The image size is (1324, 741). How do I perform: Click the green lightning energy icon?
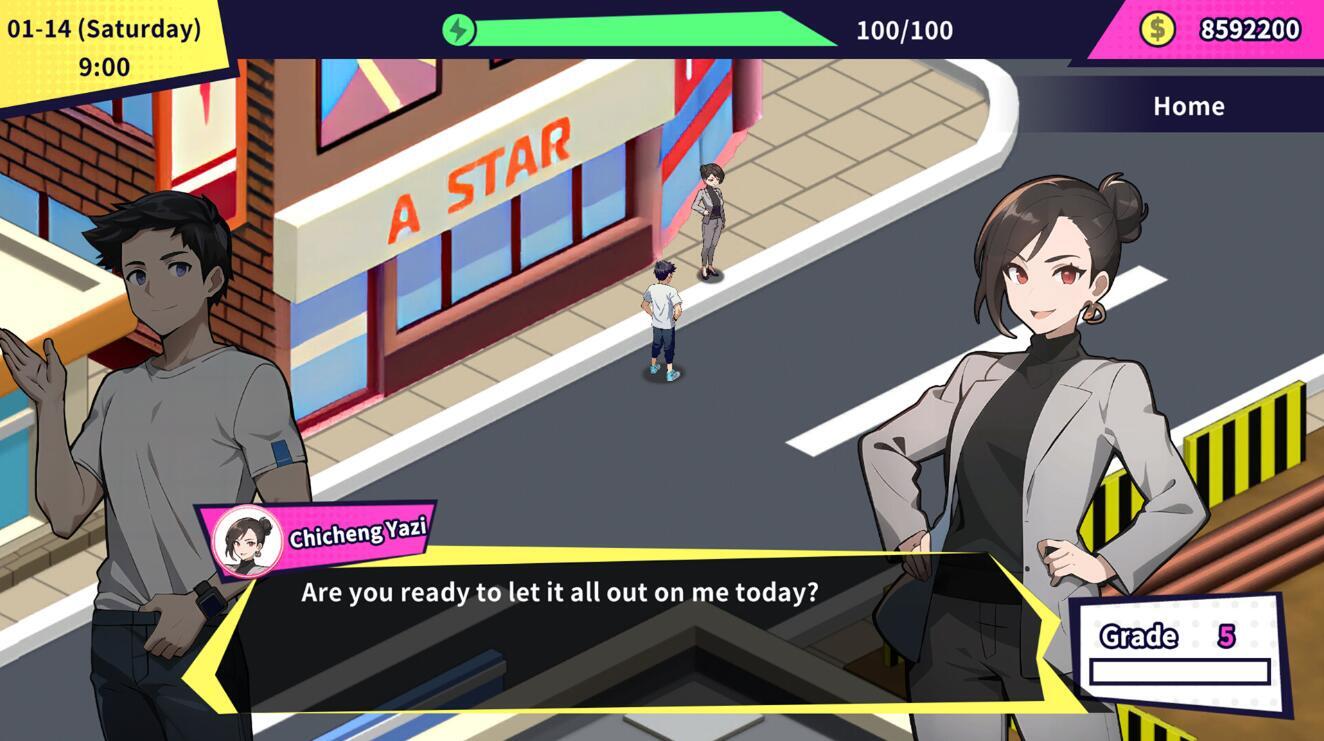click(459, 30)
